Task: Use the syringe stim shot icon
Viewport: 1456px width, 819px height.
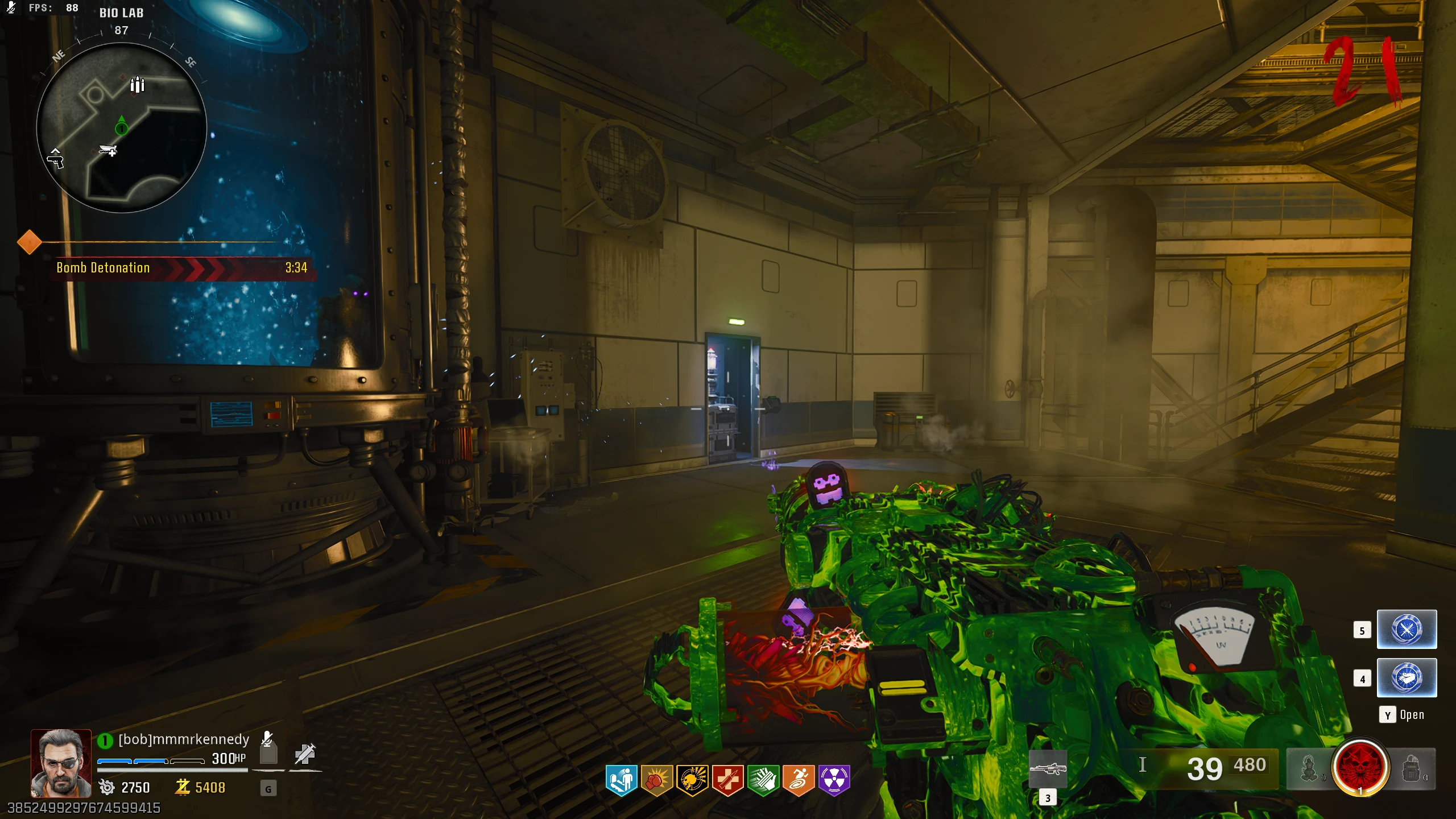Action: [305, 753]
